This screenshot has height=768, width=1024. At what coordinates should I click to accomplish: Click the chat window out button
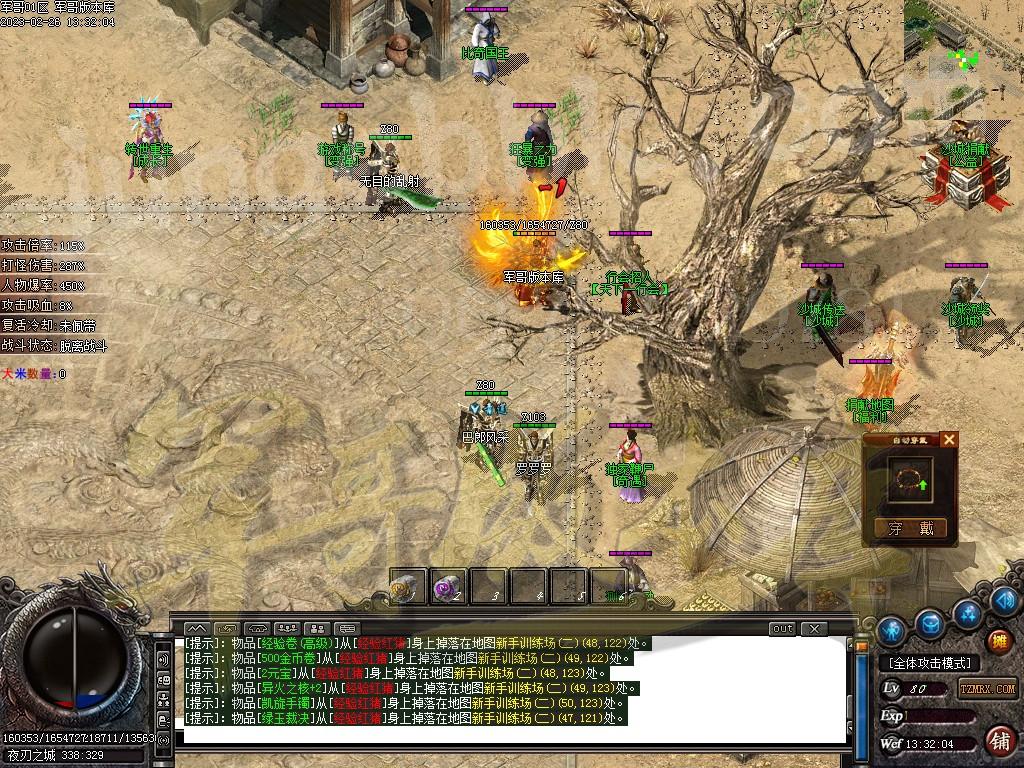(x=782, y=628)
